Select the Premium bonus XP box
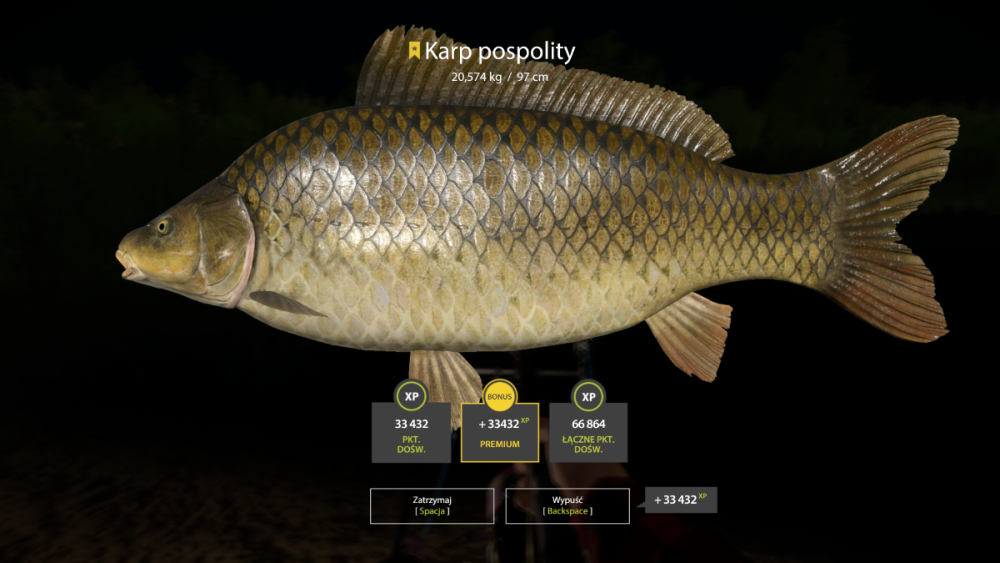 tap(500, 432)
